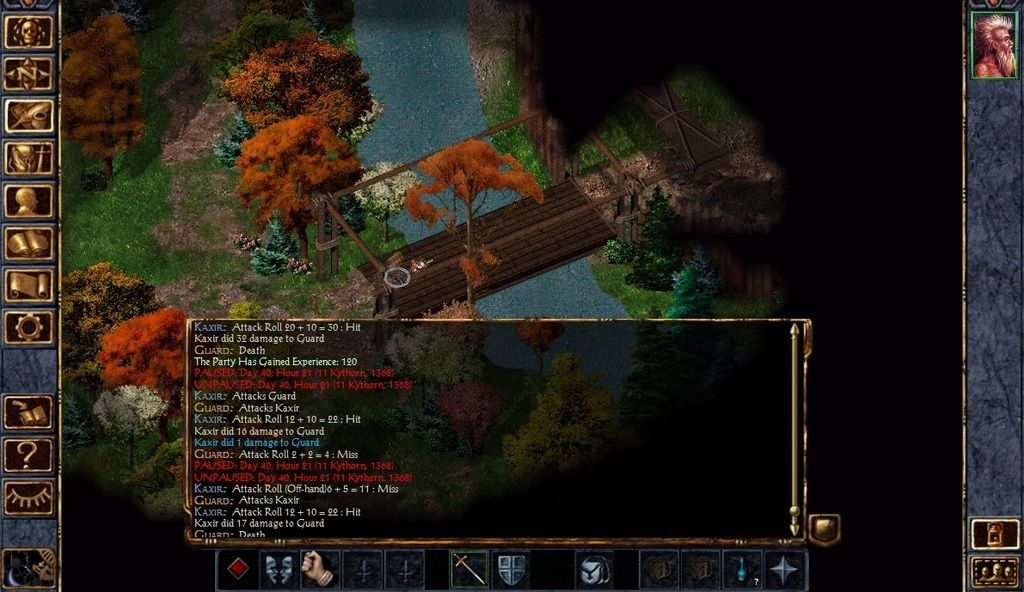Click the quick save book icon
The height and width of the screenshot is (592, 1024).
tap(29, 412)
